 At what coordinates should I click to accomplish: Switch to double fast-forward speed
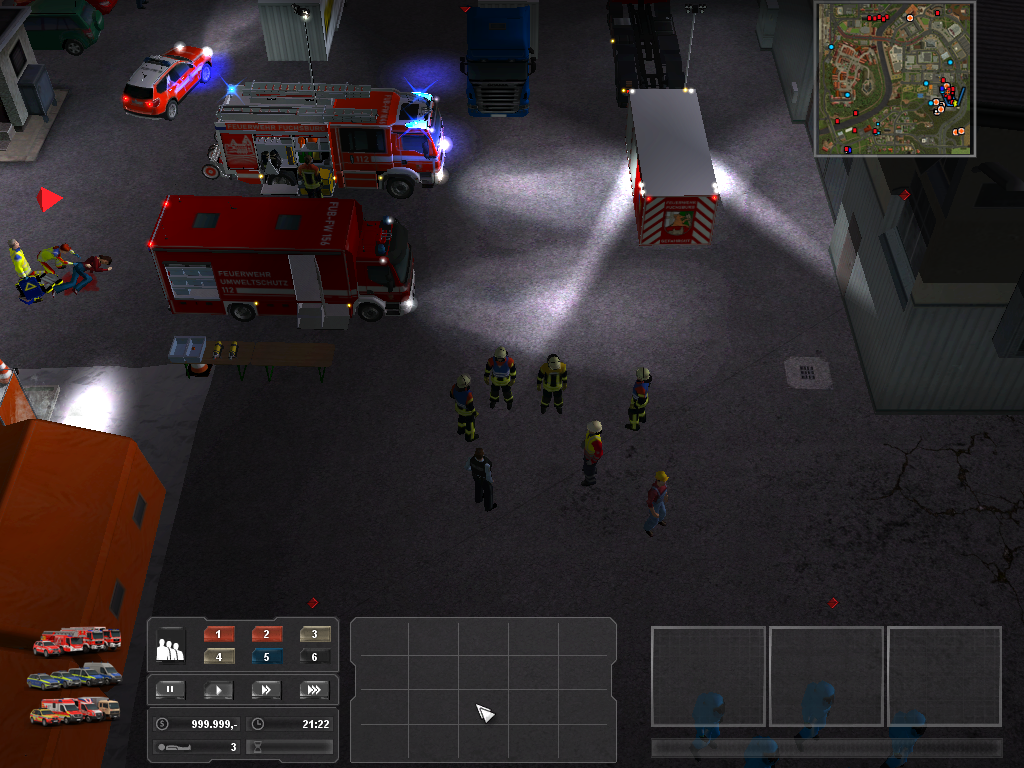[x=267, y=690]
